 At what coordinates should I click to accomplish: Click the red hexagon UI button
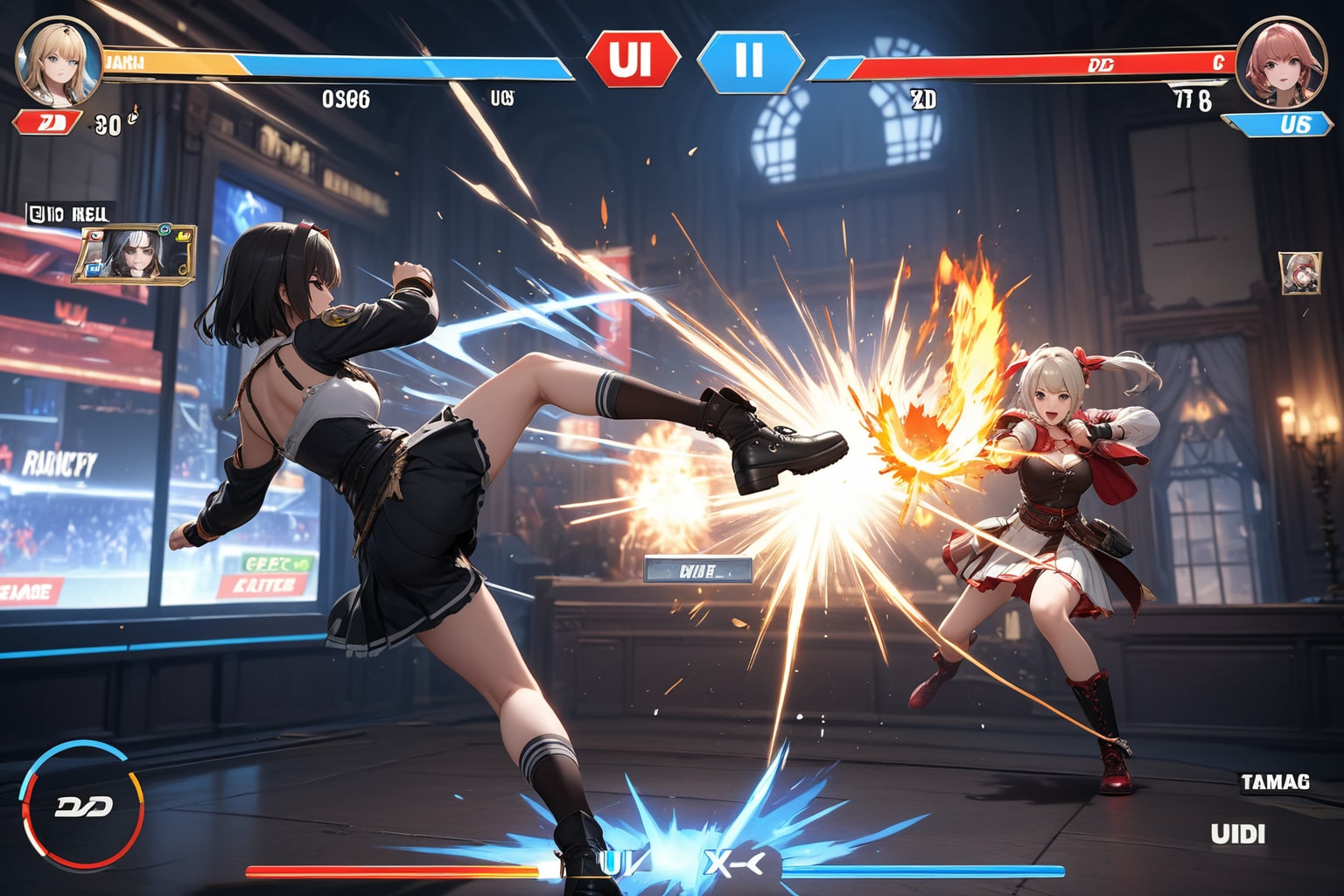point(632,59)
